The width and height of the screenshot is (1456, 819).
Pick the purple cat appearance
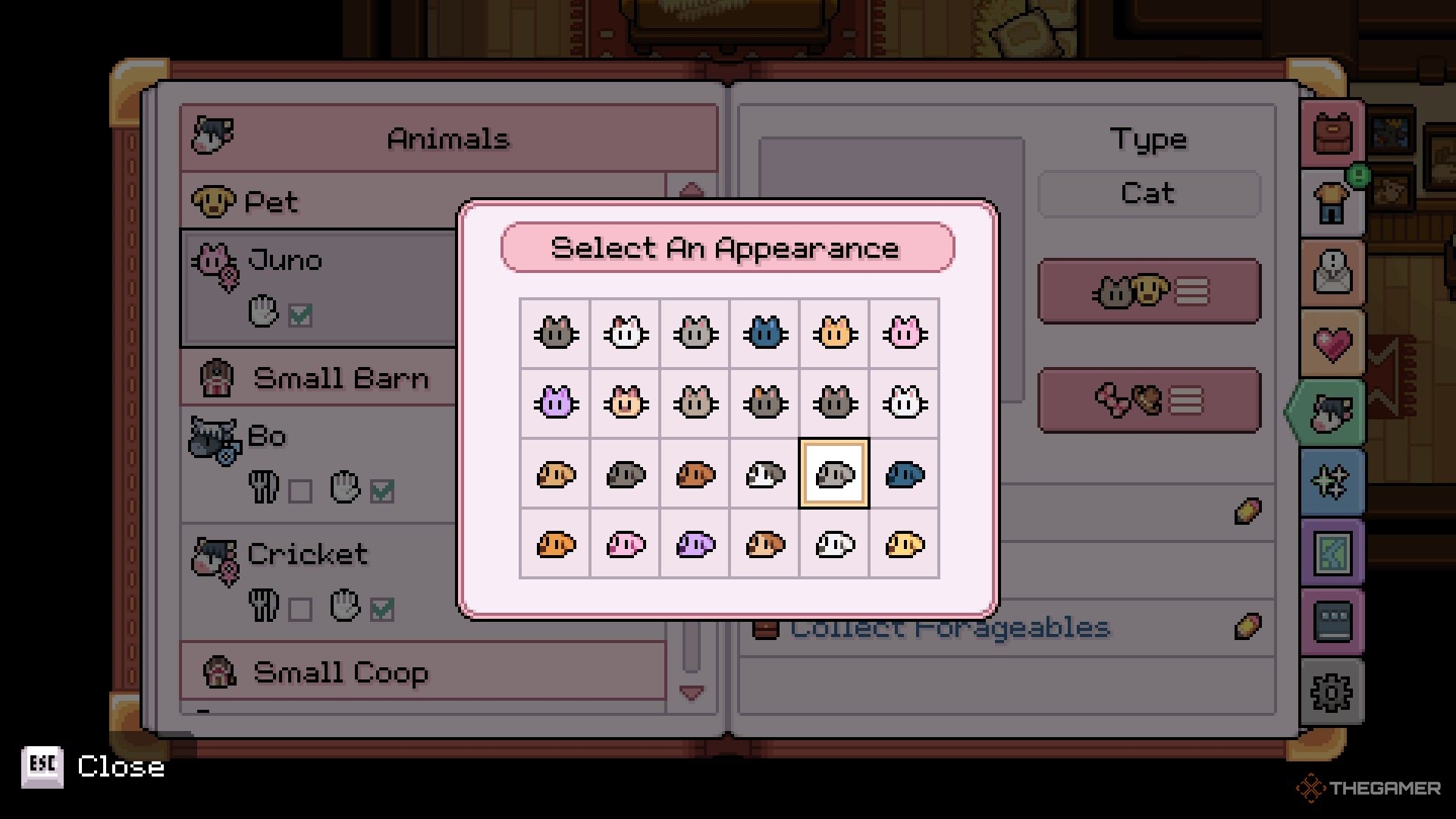pyautogui.click(x=555, y=403)
